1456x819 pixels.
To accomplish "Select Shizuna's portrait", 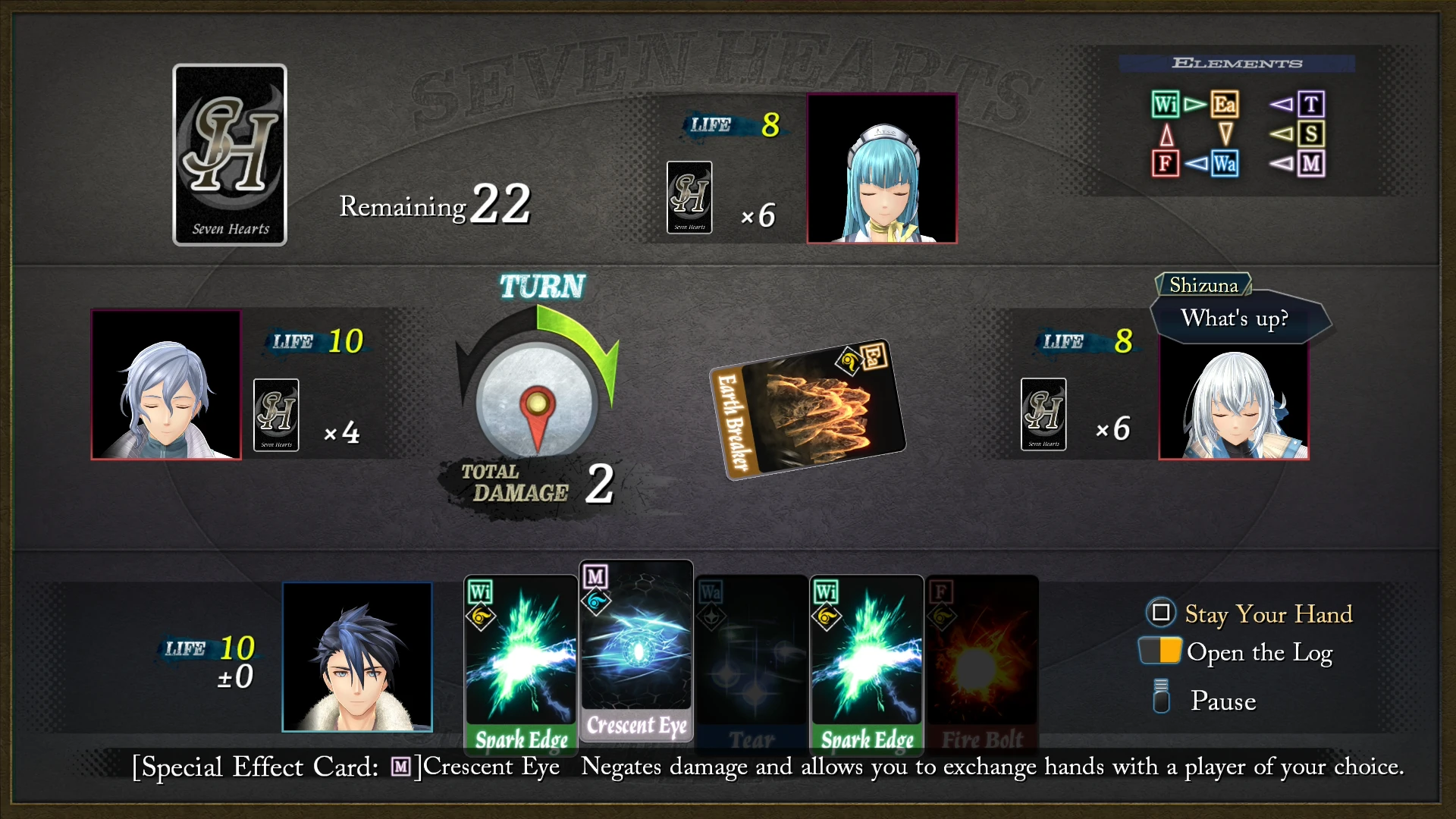I will (x=1234, y=400).
